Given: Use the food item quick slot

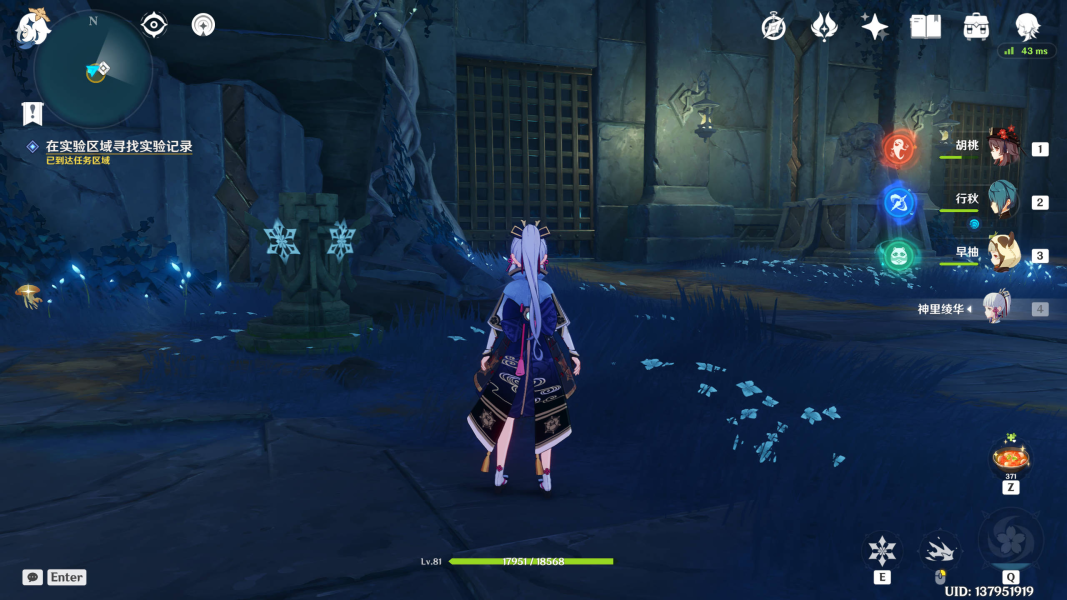Looking at the screenshot, I should click(x=1010, y=460).
